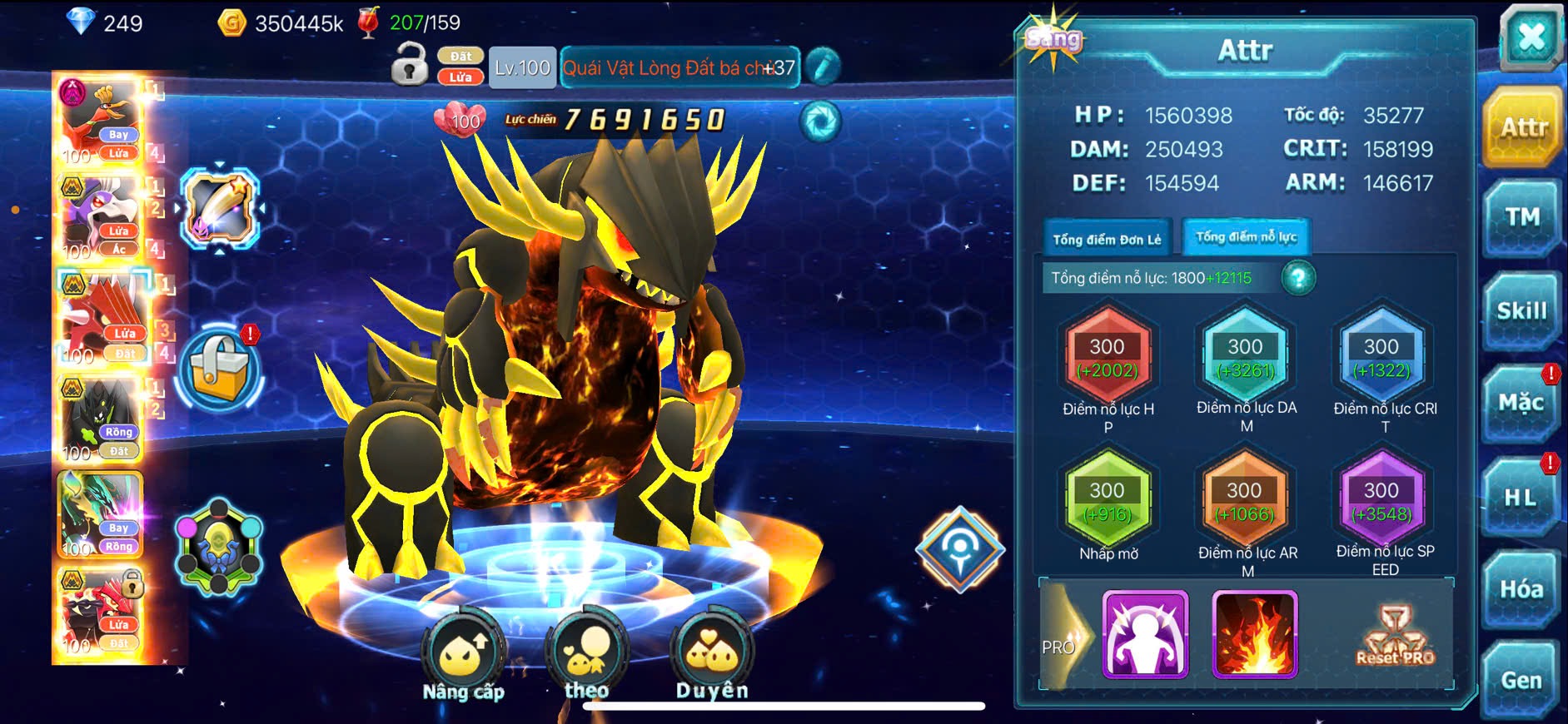Select the flame PRO skill icon
Screen dimensions: 1568x724
1255,634
